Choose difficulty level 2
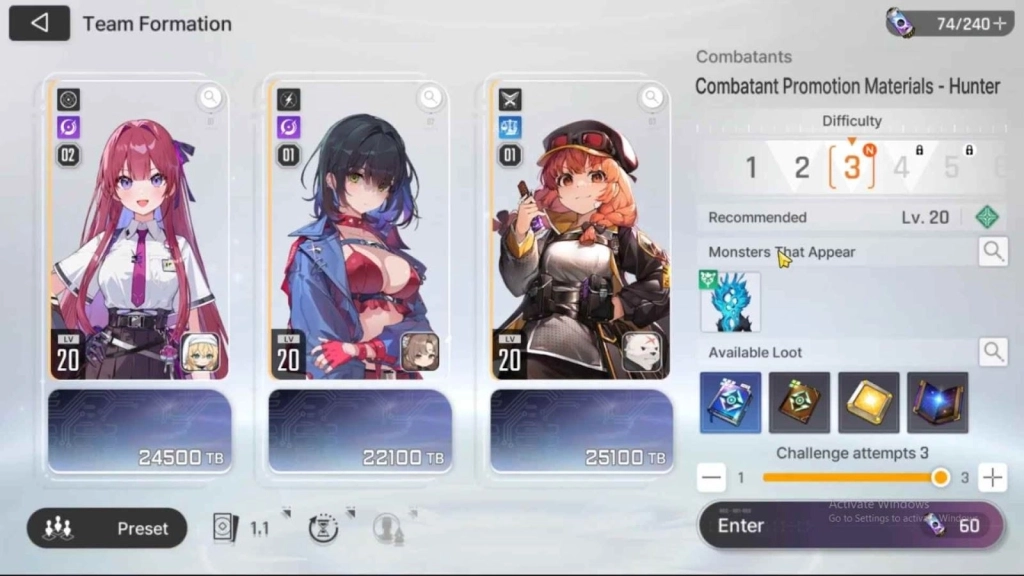The image size is (1024, 576). 801,167
